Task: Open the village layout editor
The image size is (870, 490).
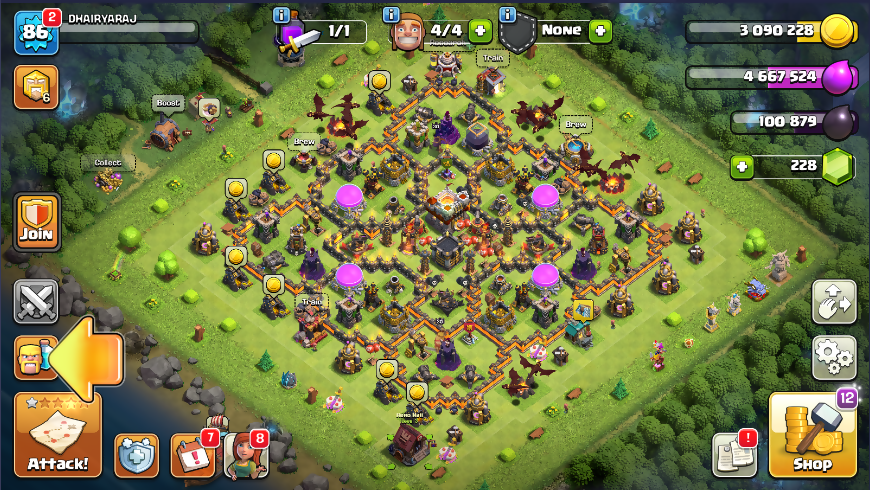Action: (833, 301)
